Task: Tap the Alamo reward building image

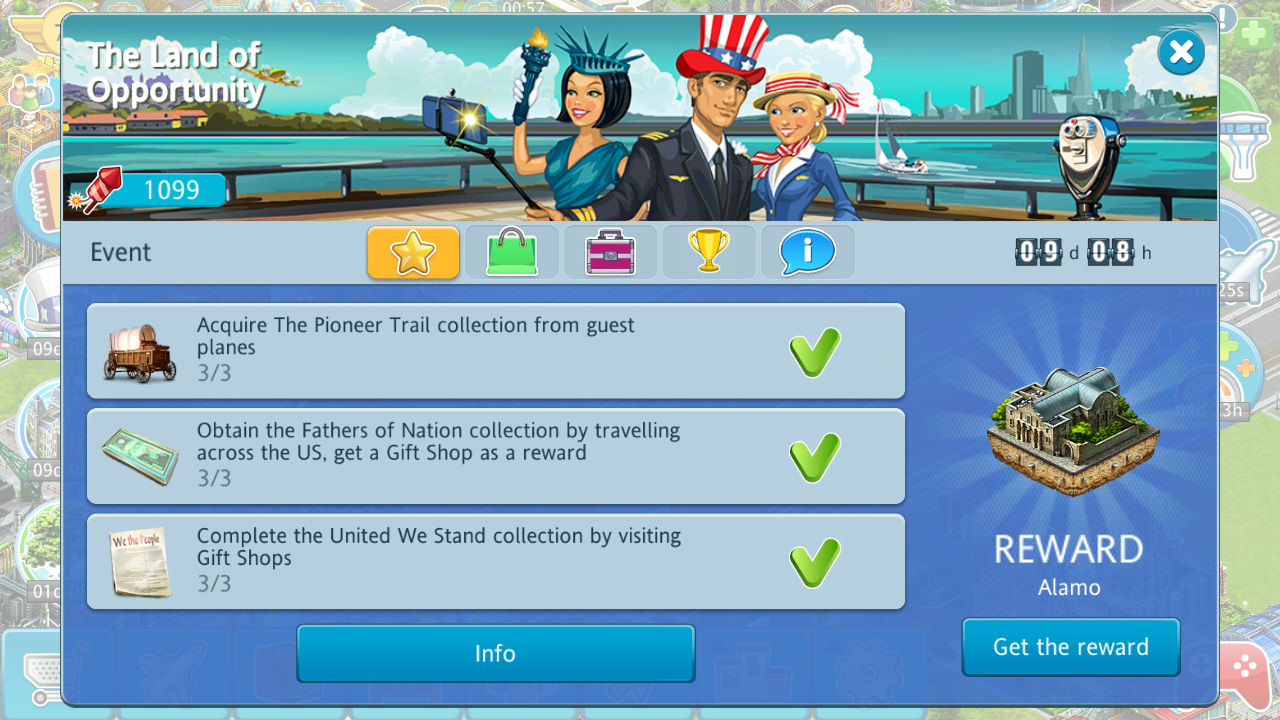Action: (x=1072, y=431)
